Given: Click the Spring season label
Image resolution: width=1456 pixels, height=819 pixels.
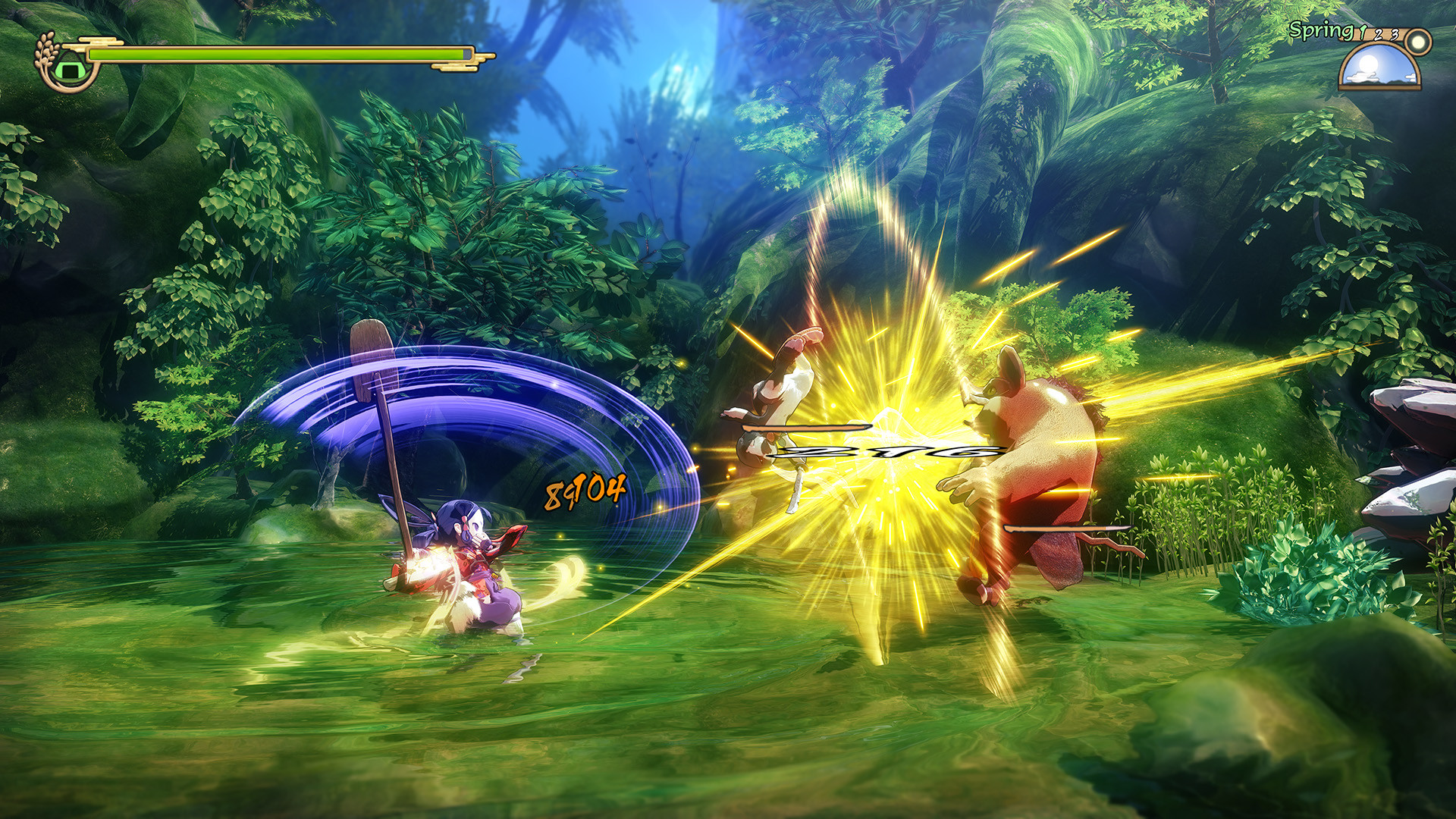Looking at the screenshot, I should [x=1319, y=30].
